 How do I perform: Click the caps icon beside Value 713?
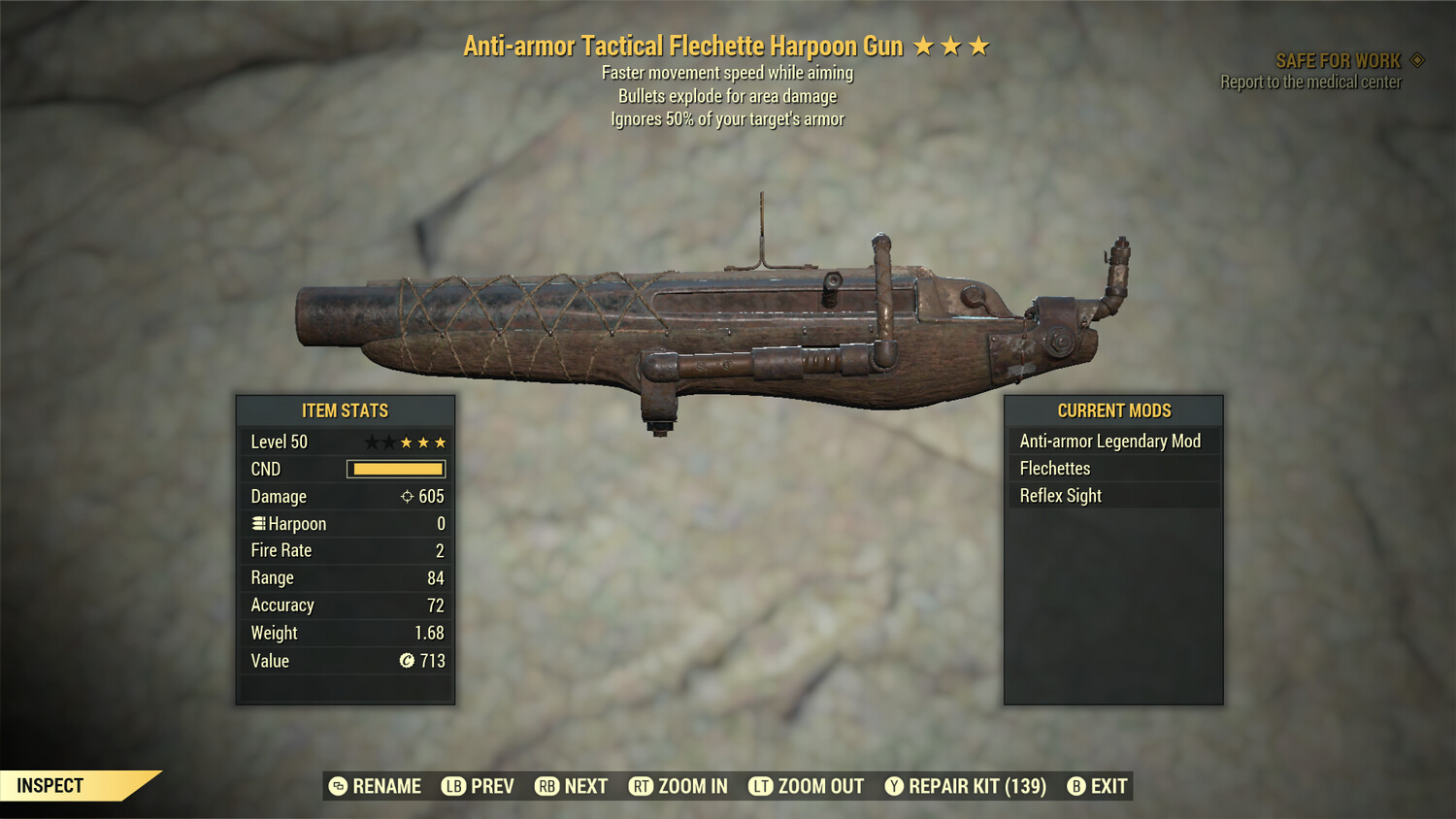click(x=409, y=661)
